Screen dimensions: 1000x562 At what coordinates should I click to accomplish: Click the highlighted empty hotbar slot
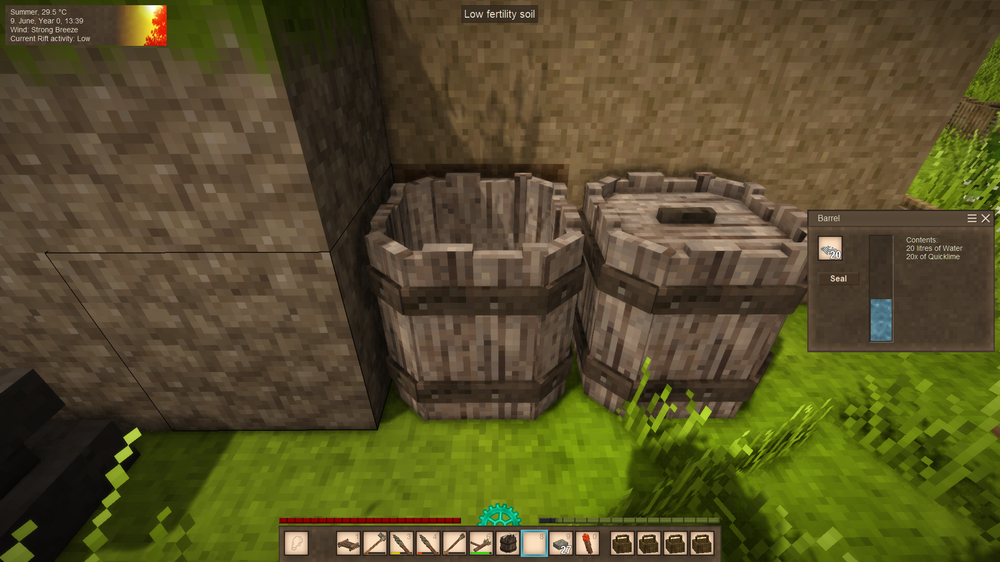(x=535, y=543)
